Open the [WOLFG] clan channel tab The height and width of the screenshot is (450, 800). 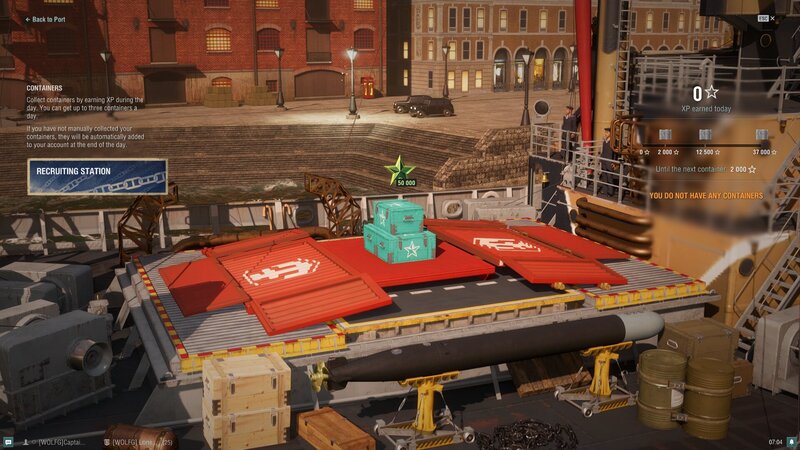coord(140,441)
